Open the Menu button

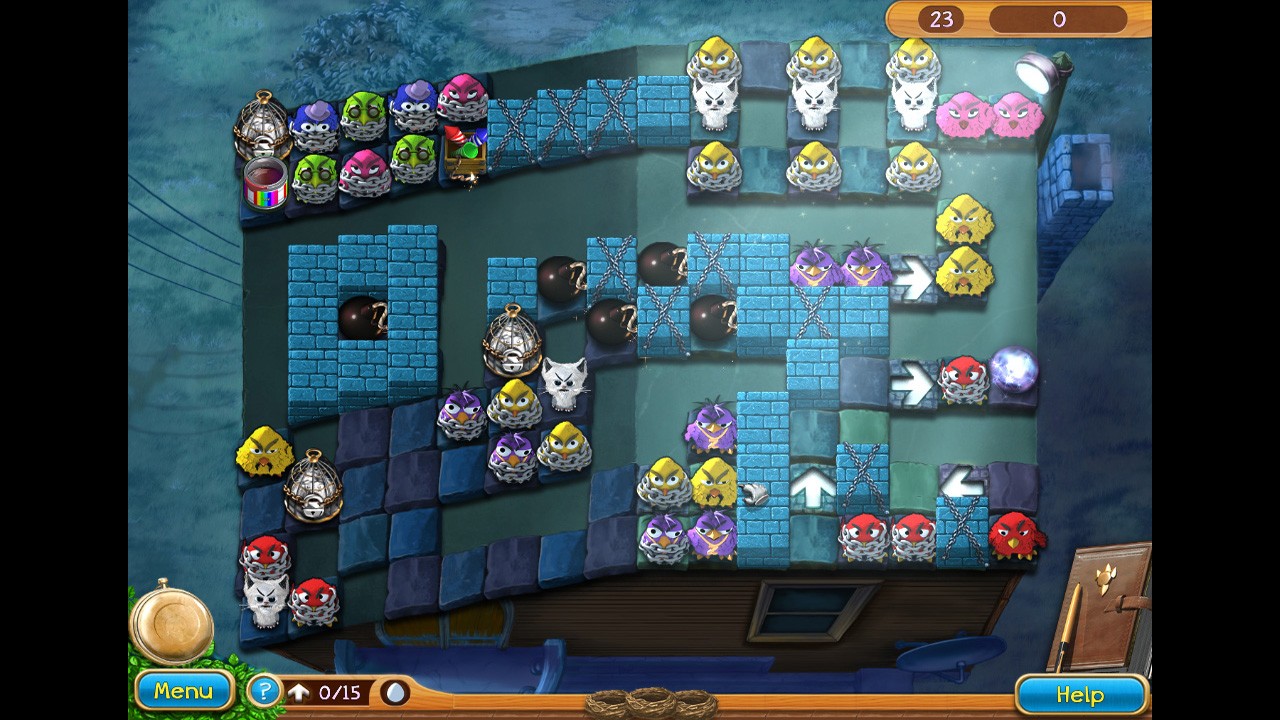click(183, 691)
